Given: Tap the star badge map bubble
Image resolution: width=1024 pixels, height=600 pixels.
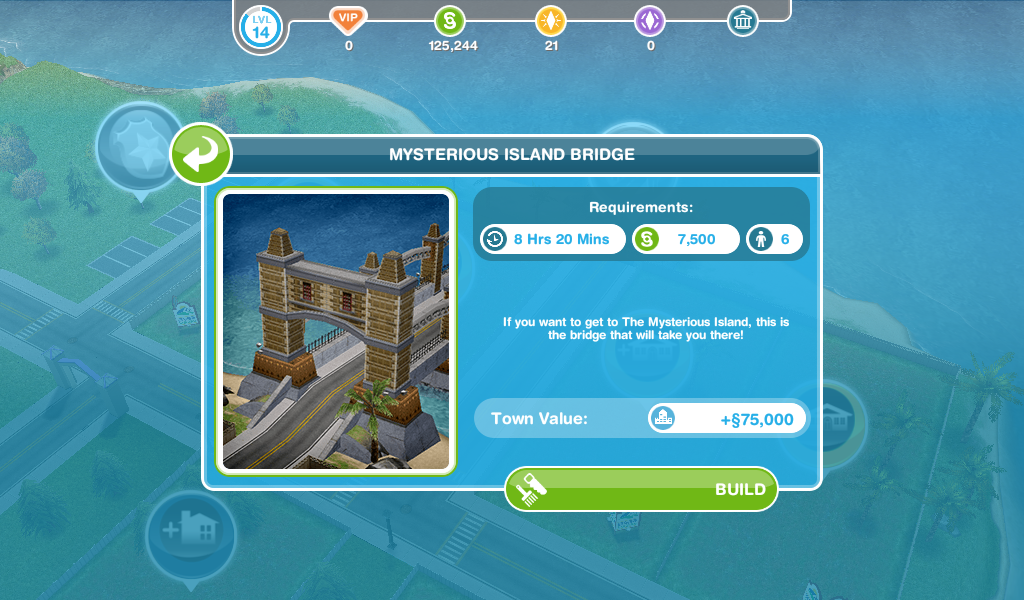Looking at the screenshot, I should (138, 146).
